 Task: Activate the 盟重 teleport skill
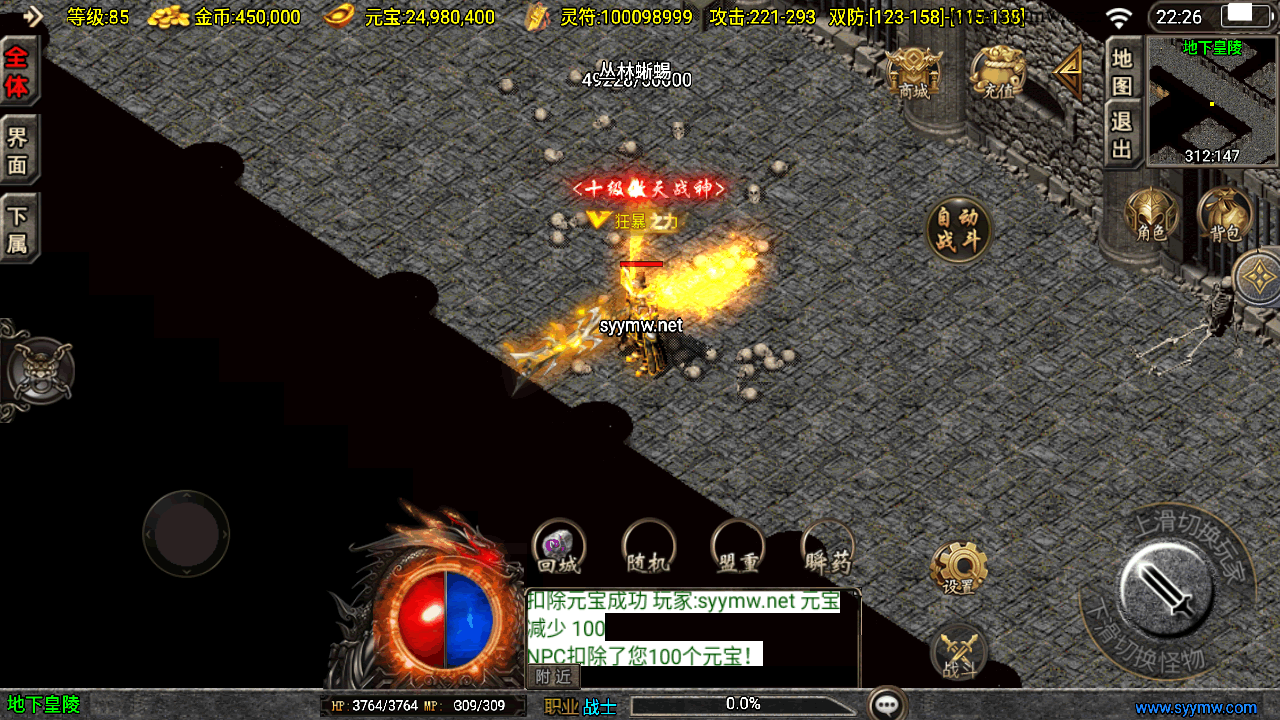coord(738,547)
